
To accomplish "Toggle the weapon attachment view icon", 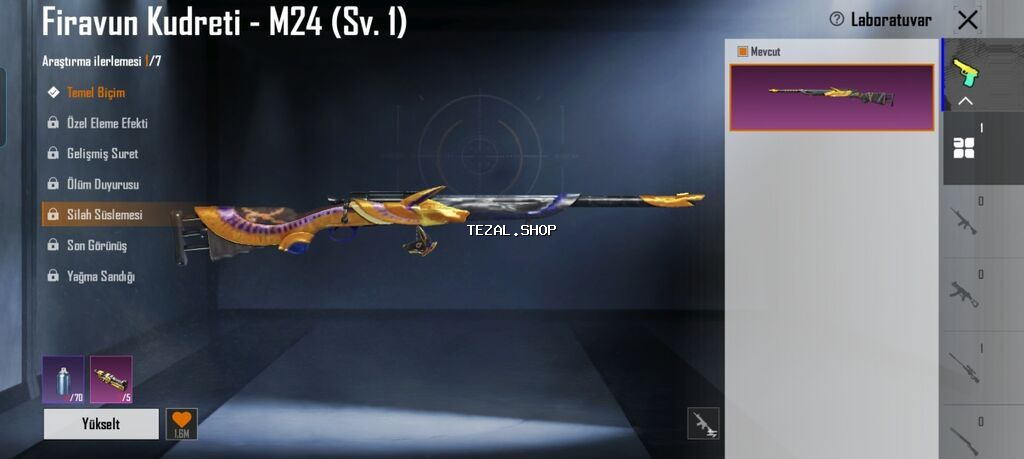I will click(x=703, y=424).
